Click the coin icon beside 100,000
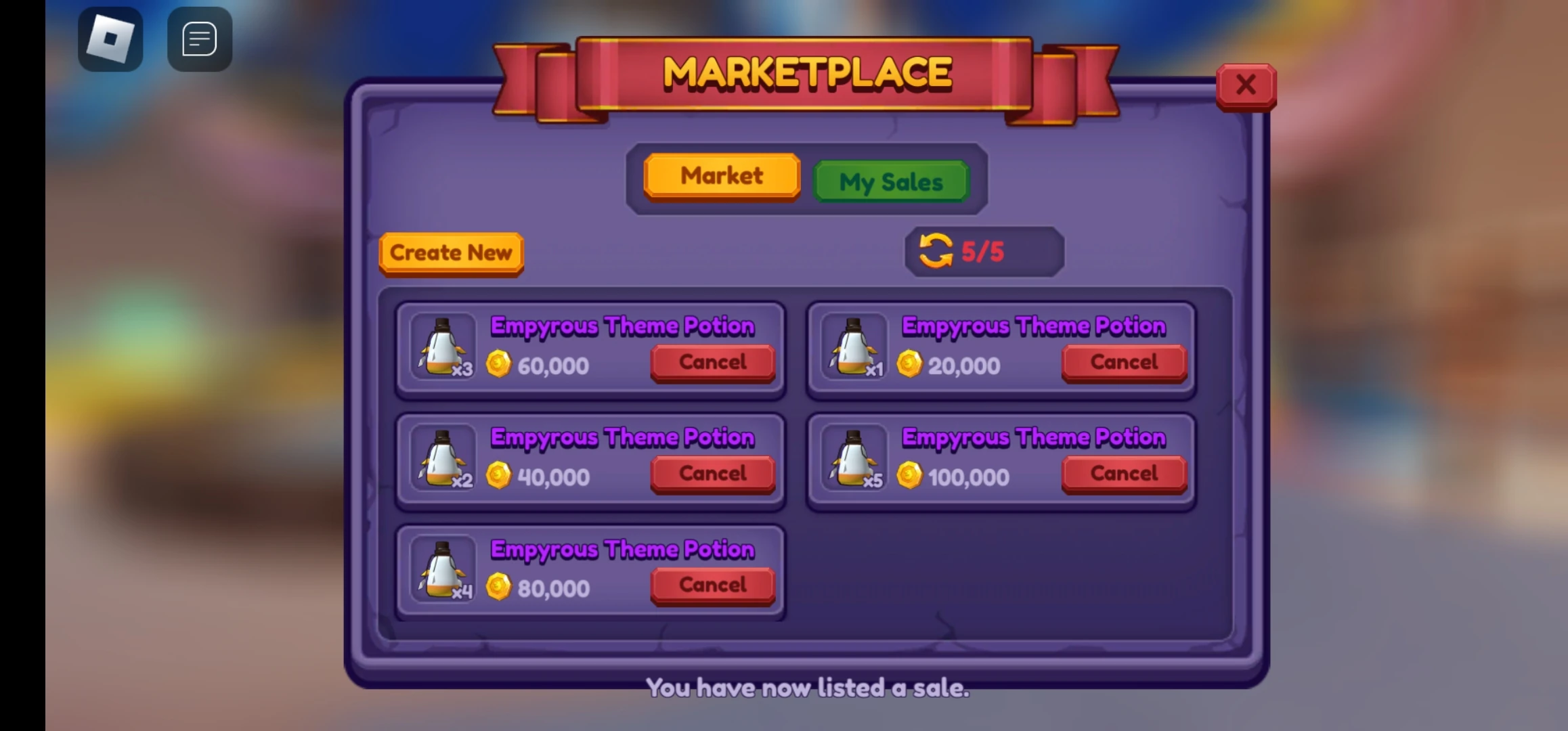 909,476
